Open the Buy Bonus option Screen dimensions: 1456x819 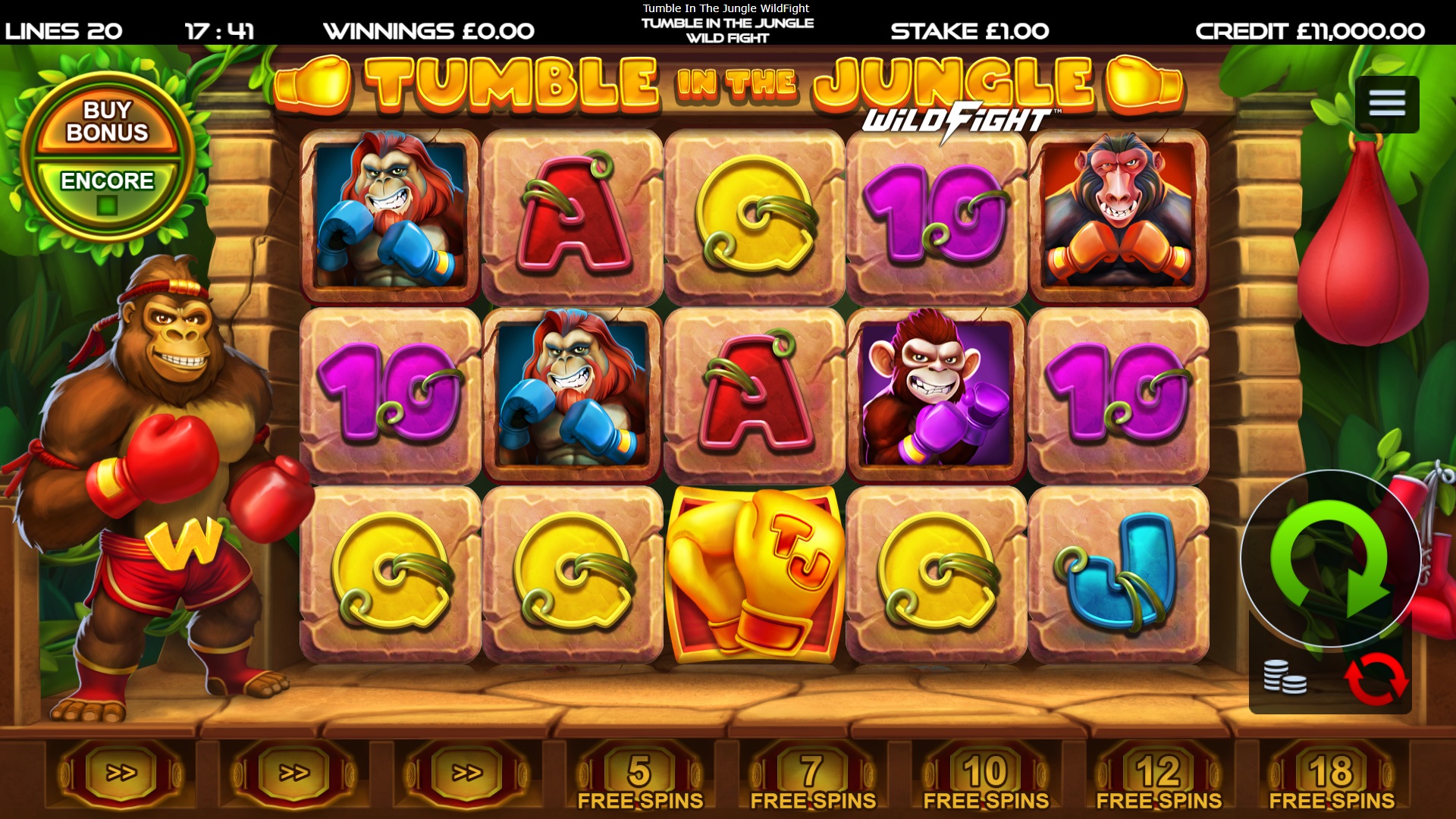(107, 121)
